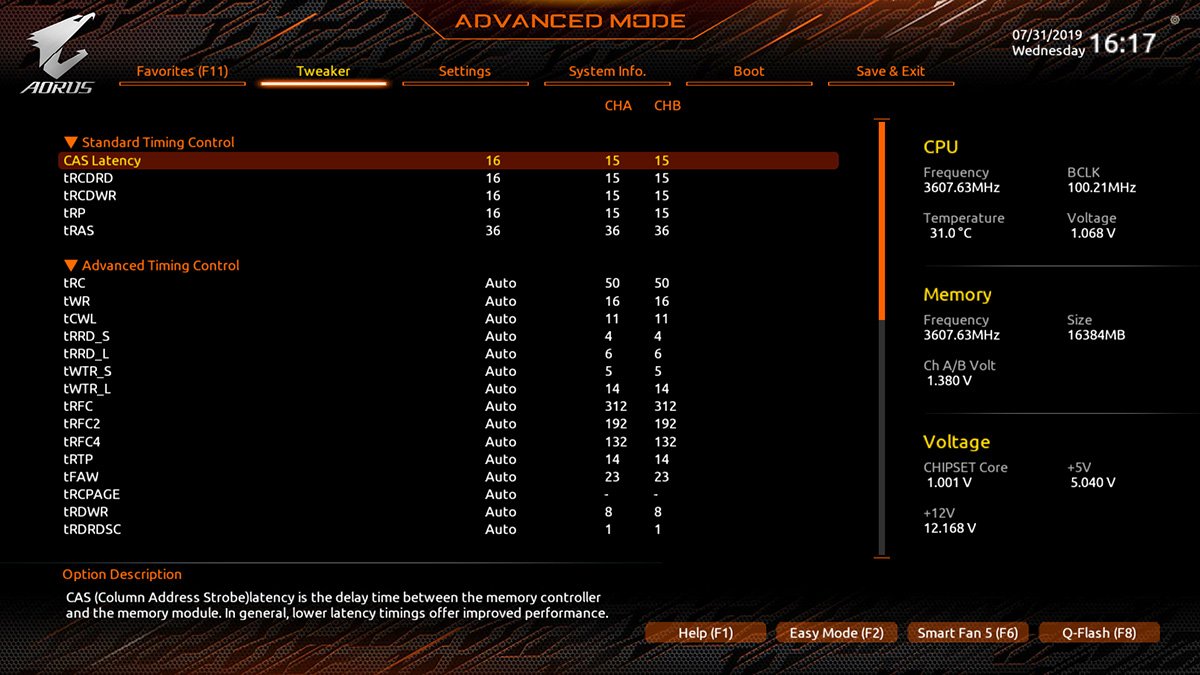
Task: Open Smart Fan 5 (F6)
Action: [967, 633]
